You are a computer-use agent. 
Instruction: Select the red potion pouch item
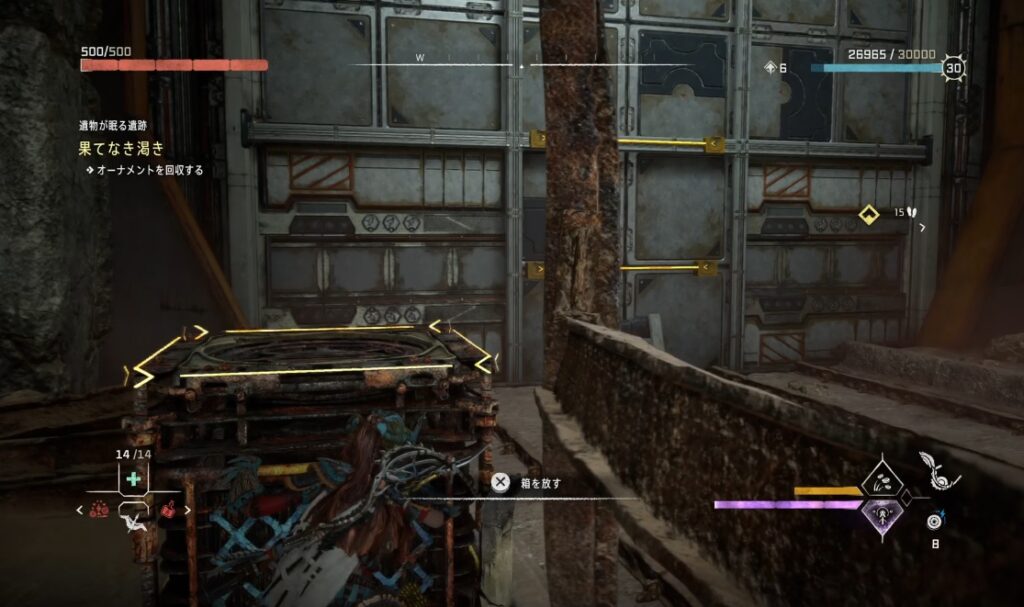(x=168, y=510)
